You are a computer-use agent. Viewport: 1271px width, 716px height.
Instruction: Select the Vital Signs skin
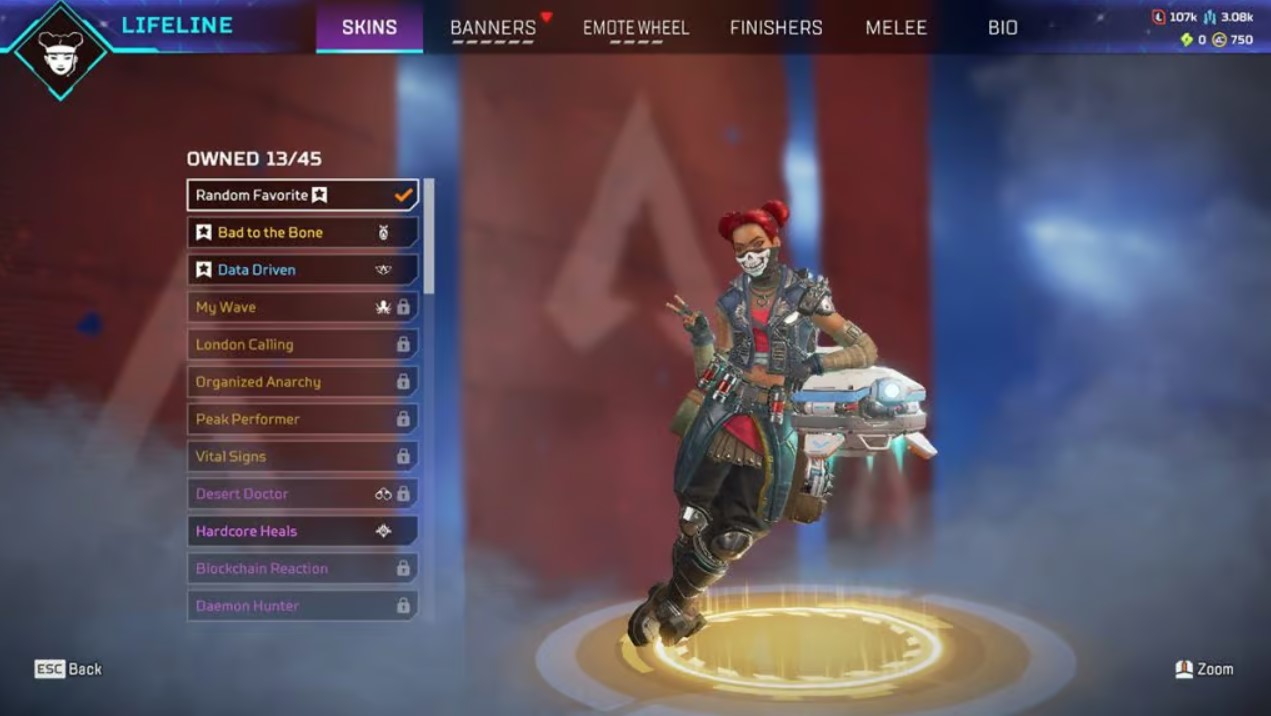click(302, 457)
